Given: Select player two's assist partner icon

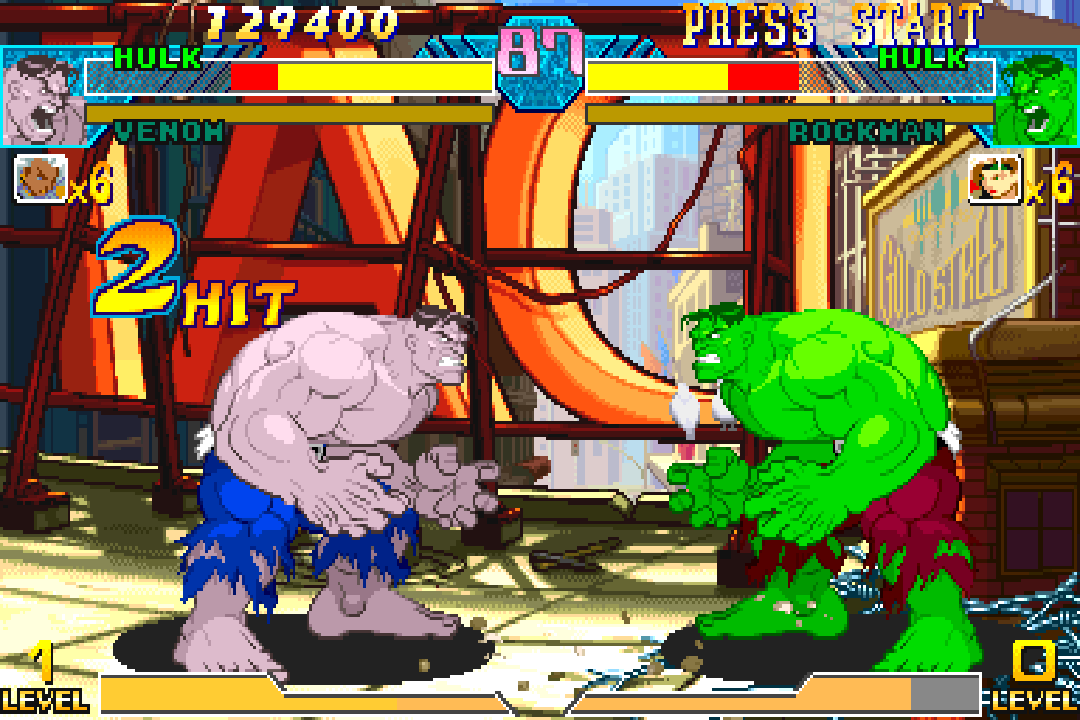Looking at the screenshot, I should coord(994,179).
